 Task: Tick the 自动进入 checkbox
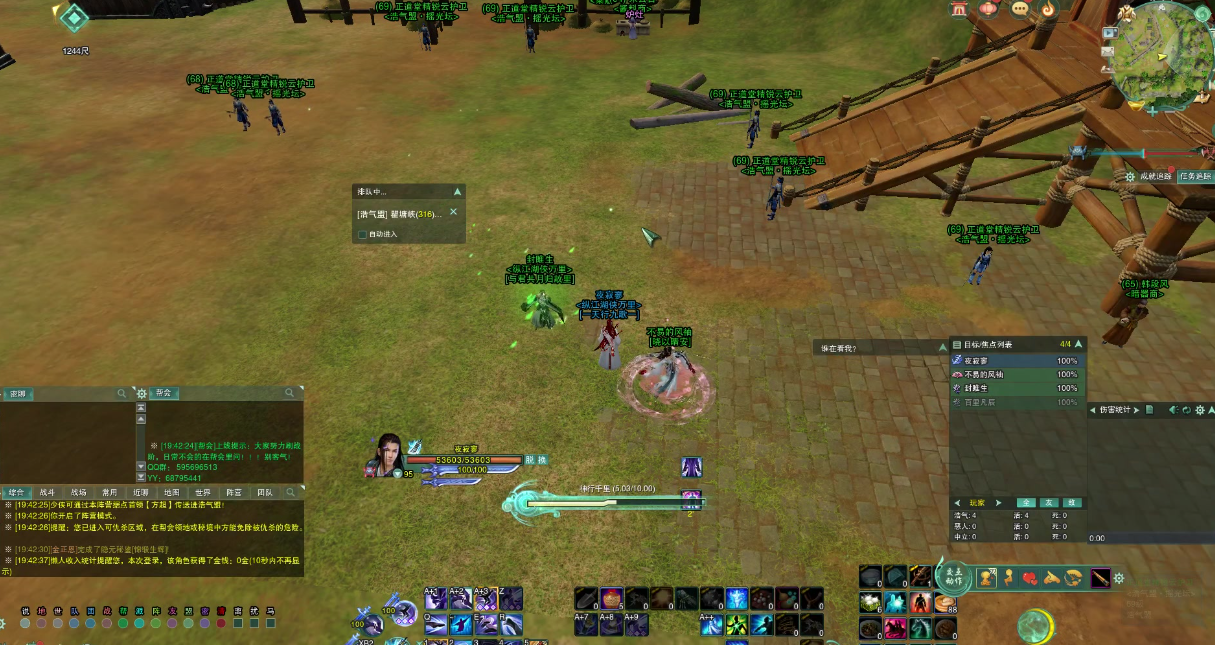tap(362, 235)
